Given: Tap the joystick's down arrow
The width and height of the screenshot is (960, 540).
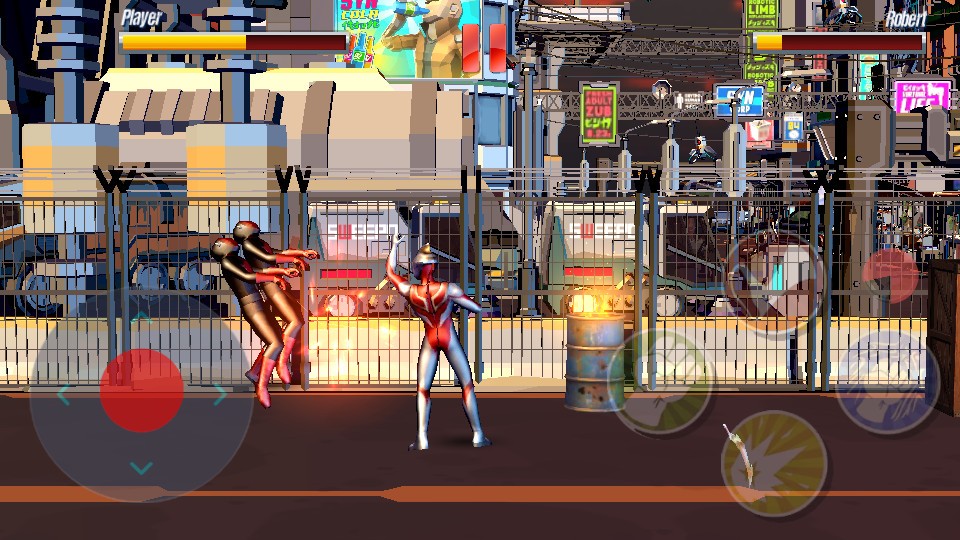Looking at the screenshot, I should coord(142,468).
